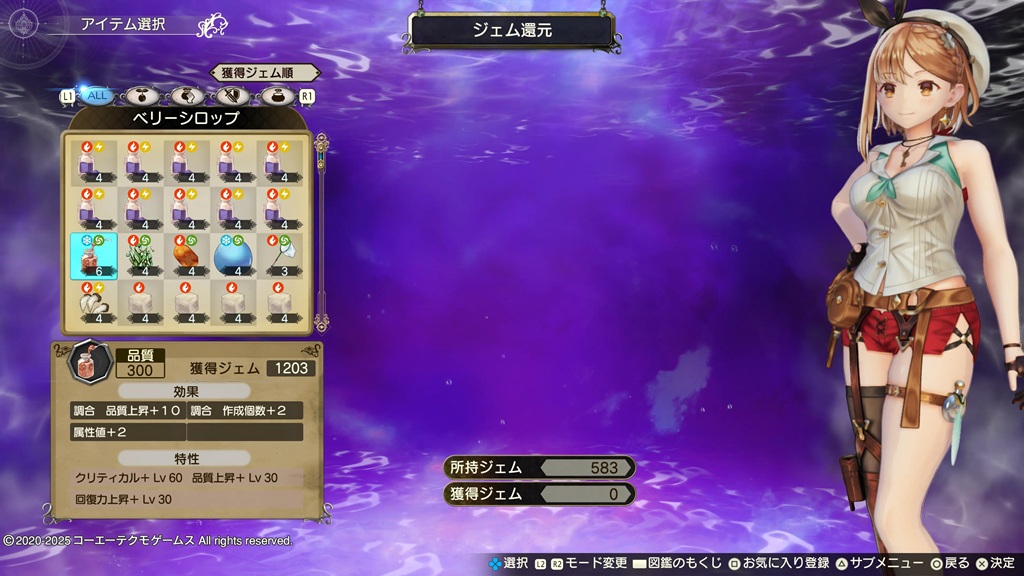Image resolution: width=1024 pixels, height=576 pixels.
Task: Select the orange amber stone item
Action: (x=187, y=255)
